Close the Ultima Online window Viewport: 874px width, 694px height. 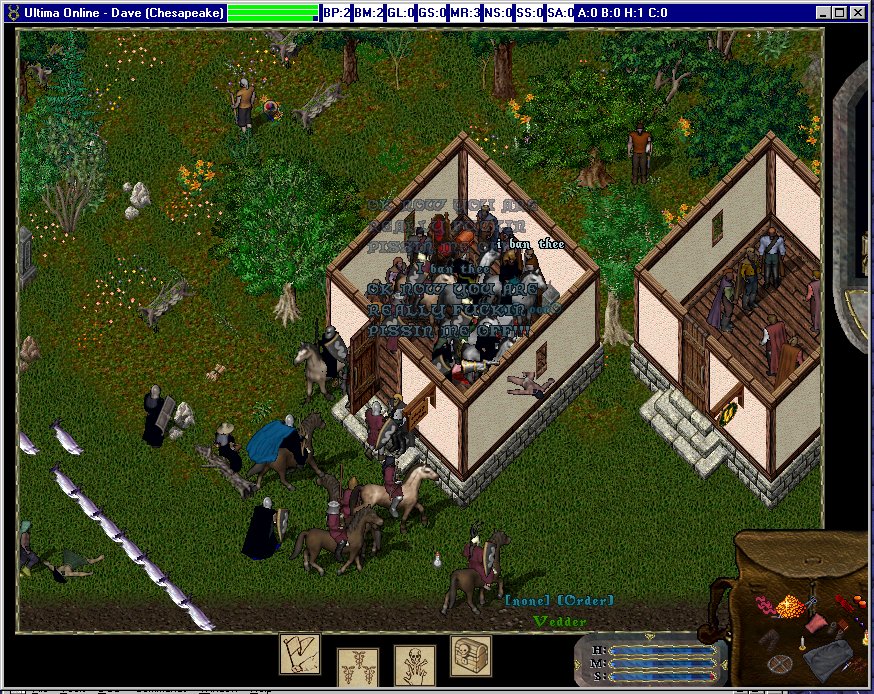pos(857,13)
